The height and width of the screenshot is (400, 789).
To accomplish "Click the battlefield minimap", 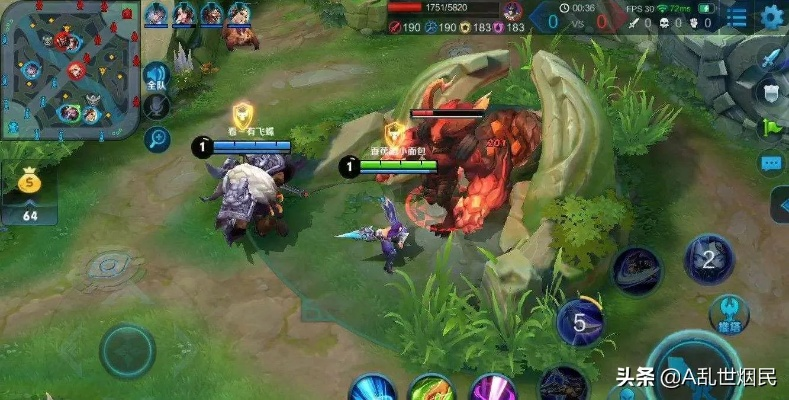I will 69,70.
